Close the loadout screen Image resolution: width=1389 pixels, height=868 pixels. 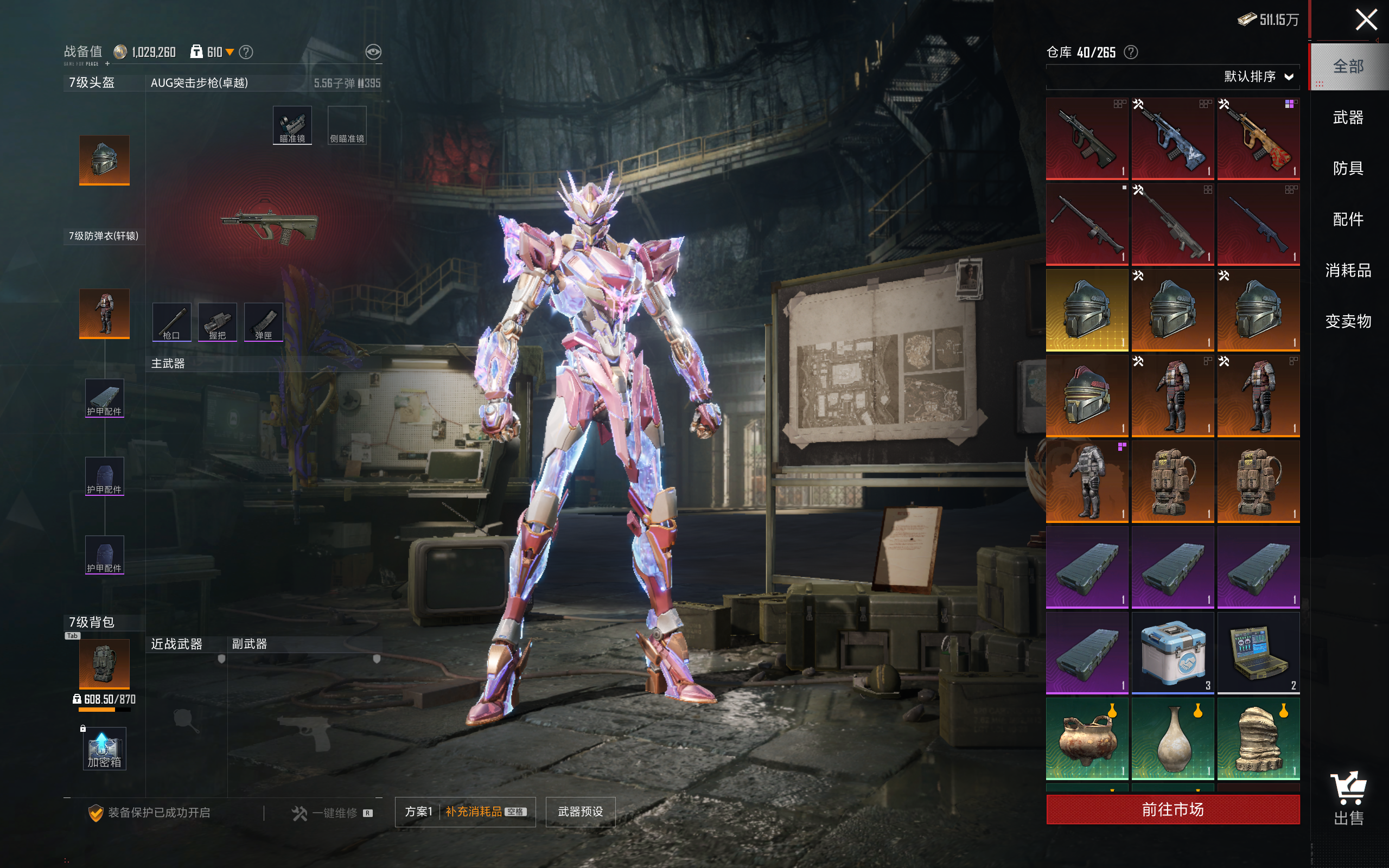pyautogui.click(x=1366, y=20)
